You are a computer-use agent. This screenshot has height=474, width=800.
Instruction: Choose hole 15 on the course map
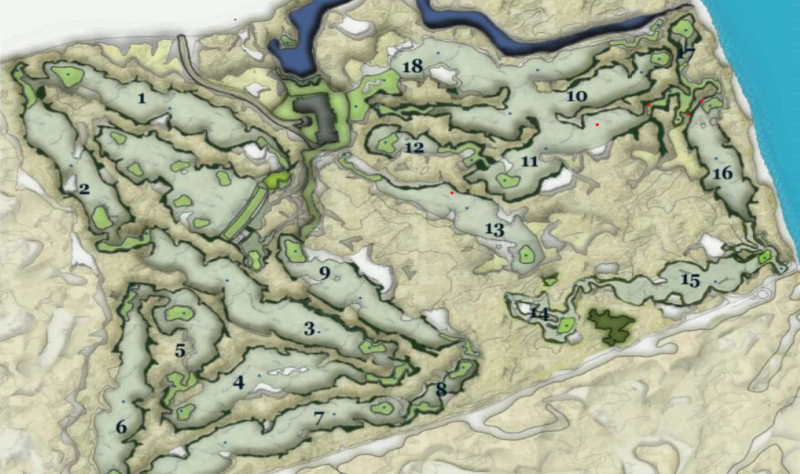(689, 279)
